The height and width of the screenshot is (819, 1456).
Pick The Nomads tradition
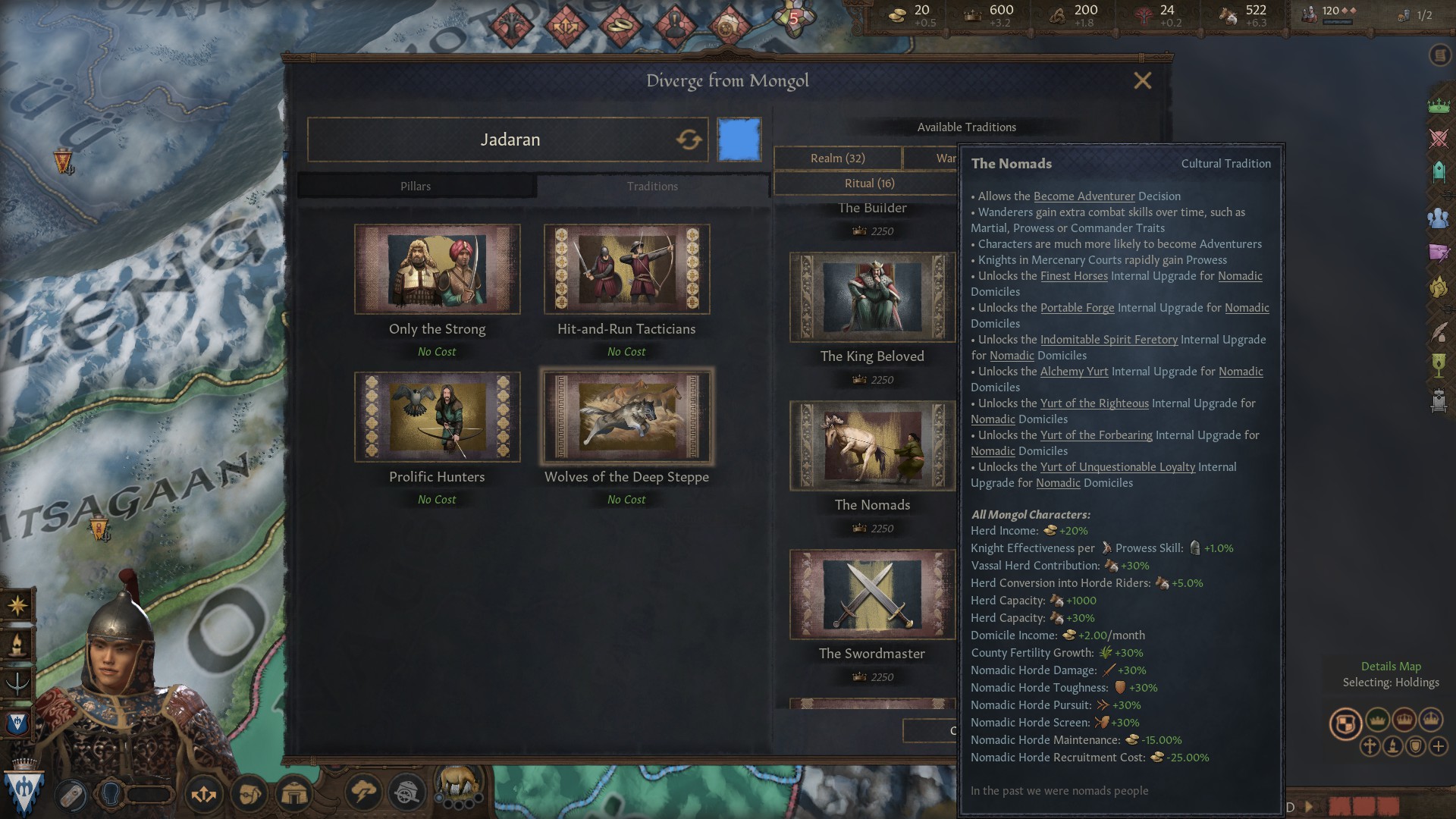872,446
